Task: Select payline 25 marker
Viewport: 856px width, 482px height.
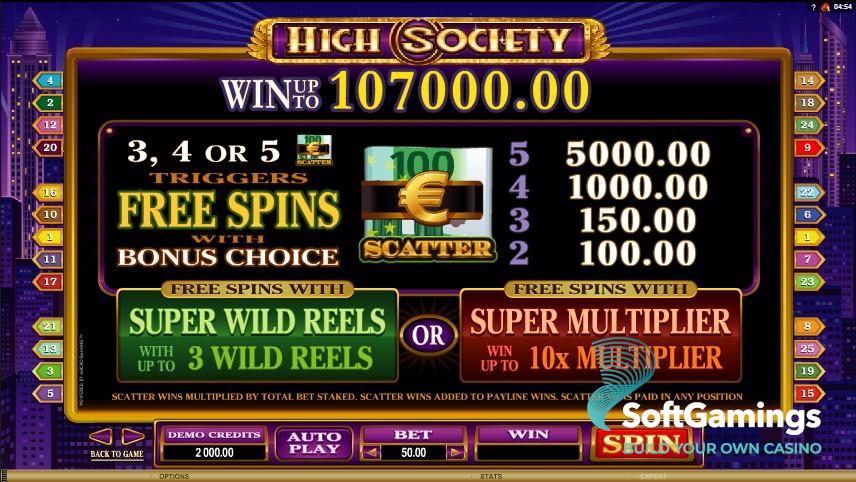Action: point(807,348)
